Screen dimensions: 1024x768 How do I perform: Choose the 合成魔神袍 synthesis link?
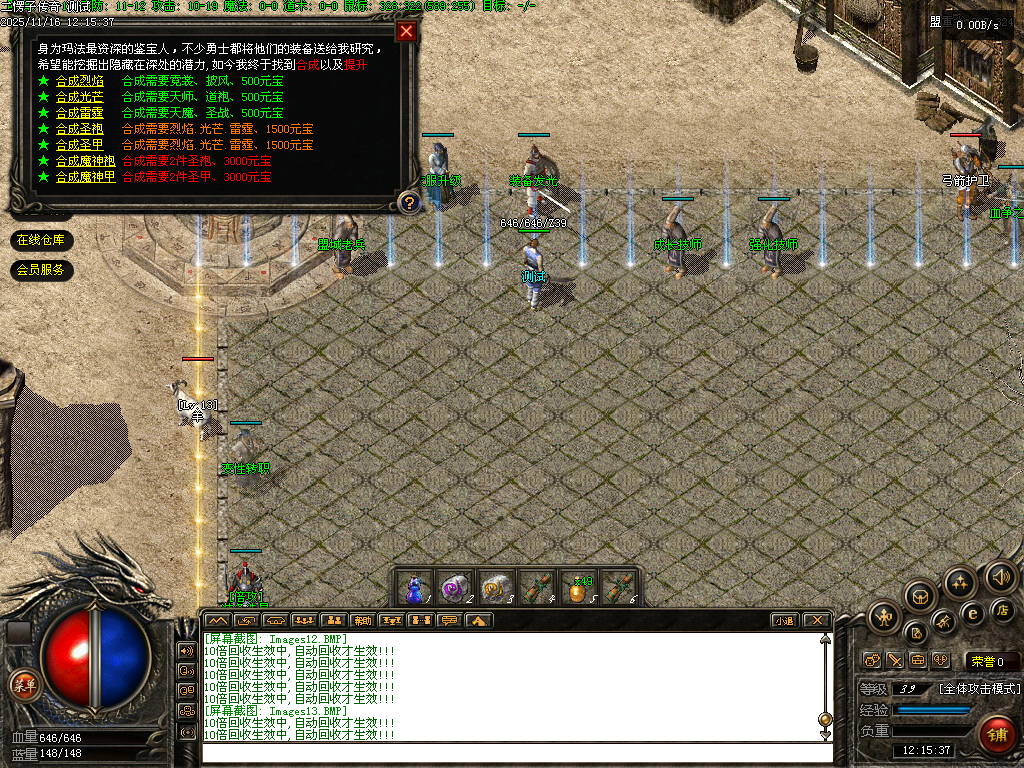click(85, 161)
